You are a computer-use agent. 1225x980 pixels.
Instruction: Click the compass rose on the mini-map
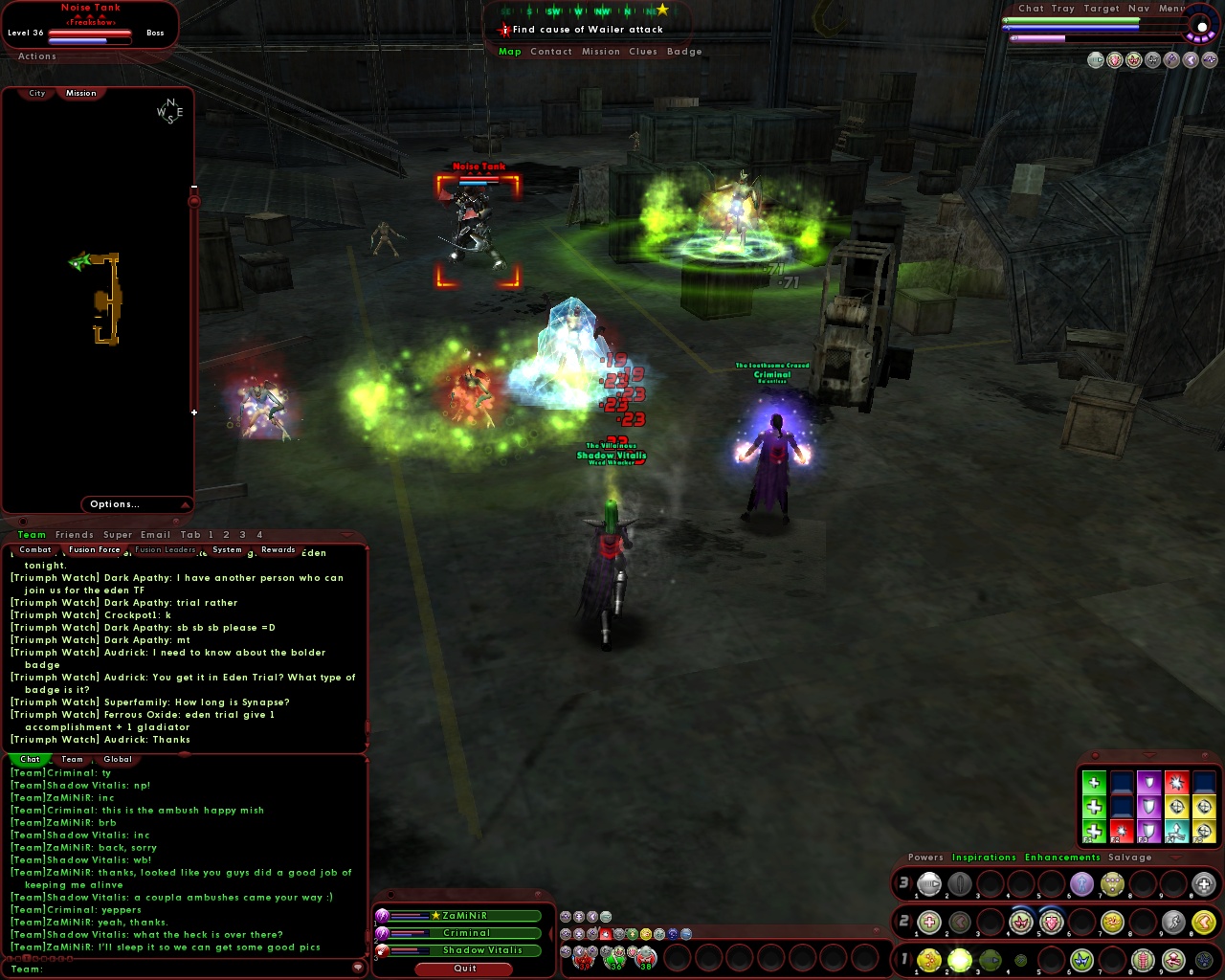pyautogui.click(x=169, y=112)
